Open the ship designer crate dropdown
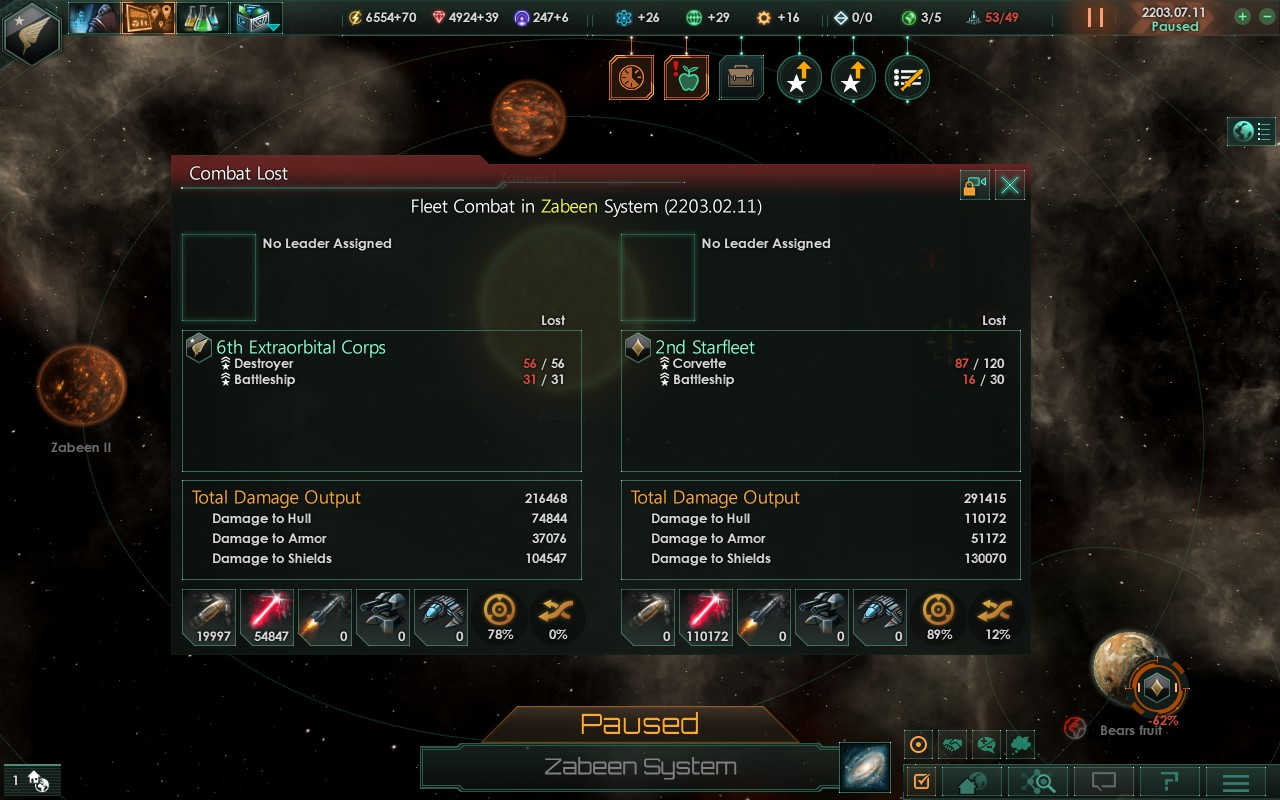The height and width of the screenshot is (800, 1280). [x=257, y=17]
